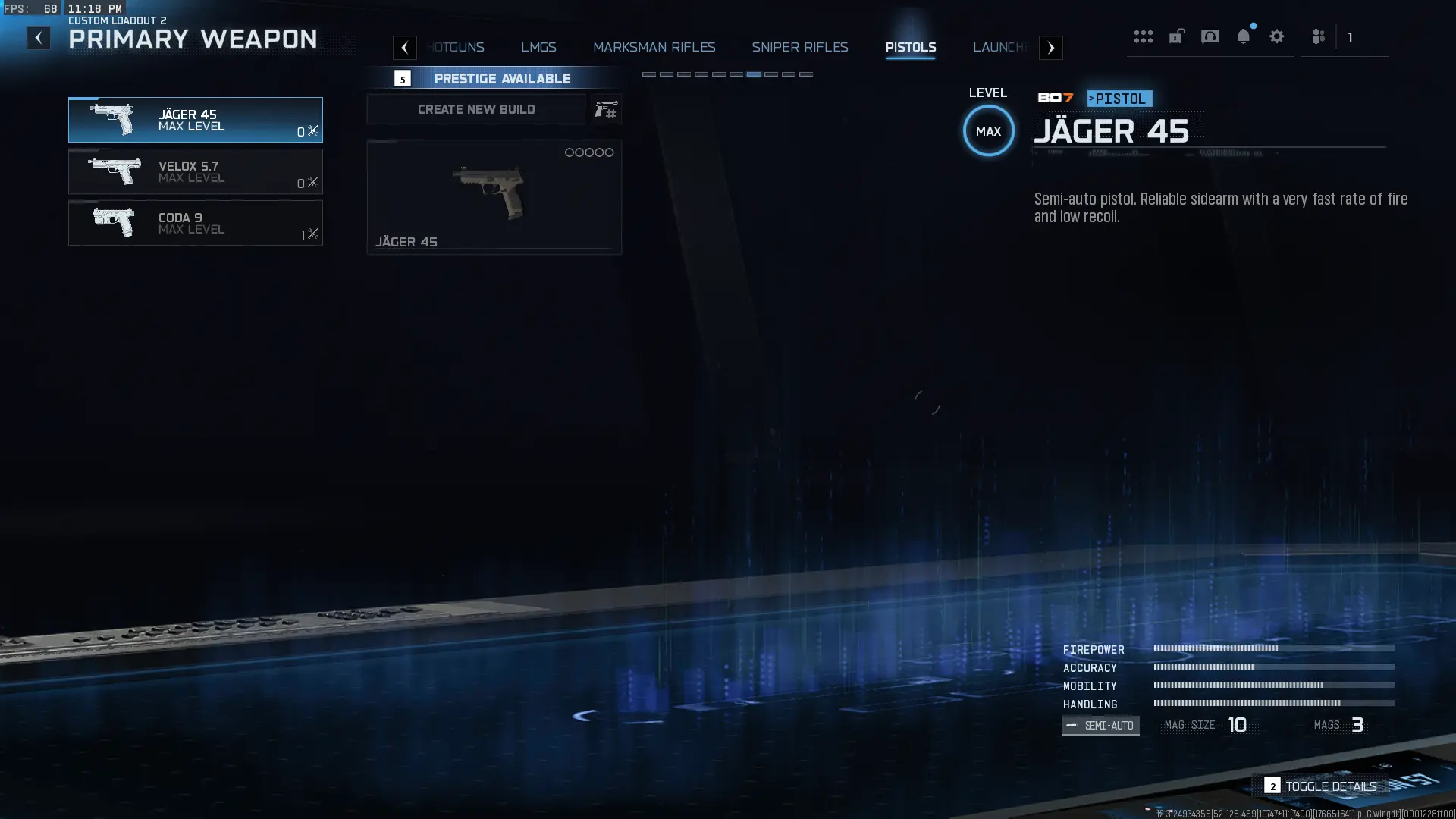Screen dimensions: 1456x819
Task: Click the headset support icon
Action: coord(1211,36)
